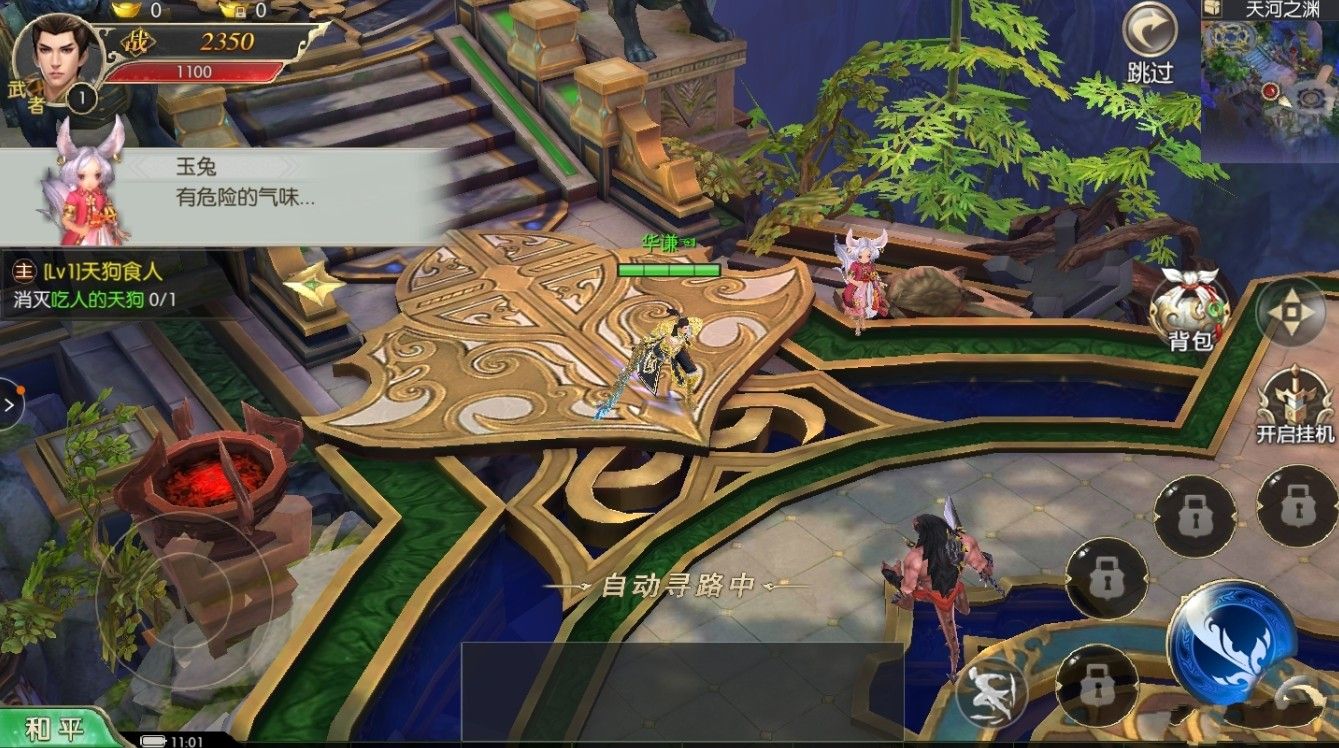The height and width of the screenshot is (748, 1339).
Task: Expand the left side panel arrow
Action: (10, 405)
